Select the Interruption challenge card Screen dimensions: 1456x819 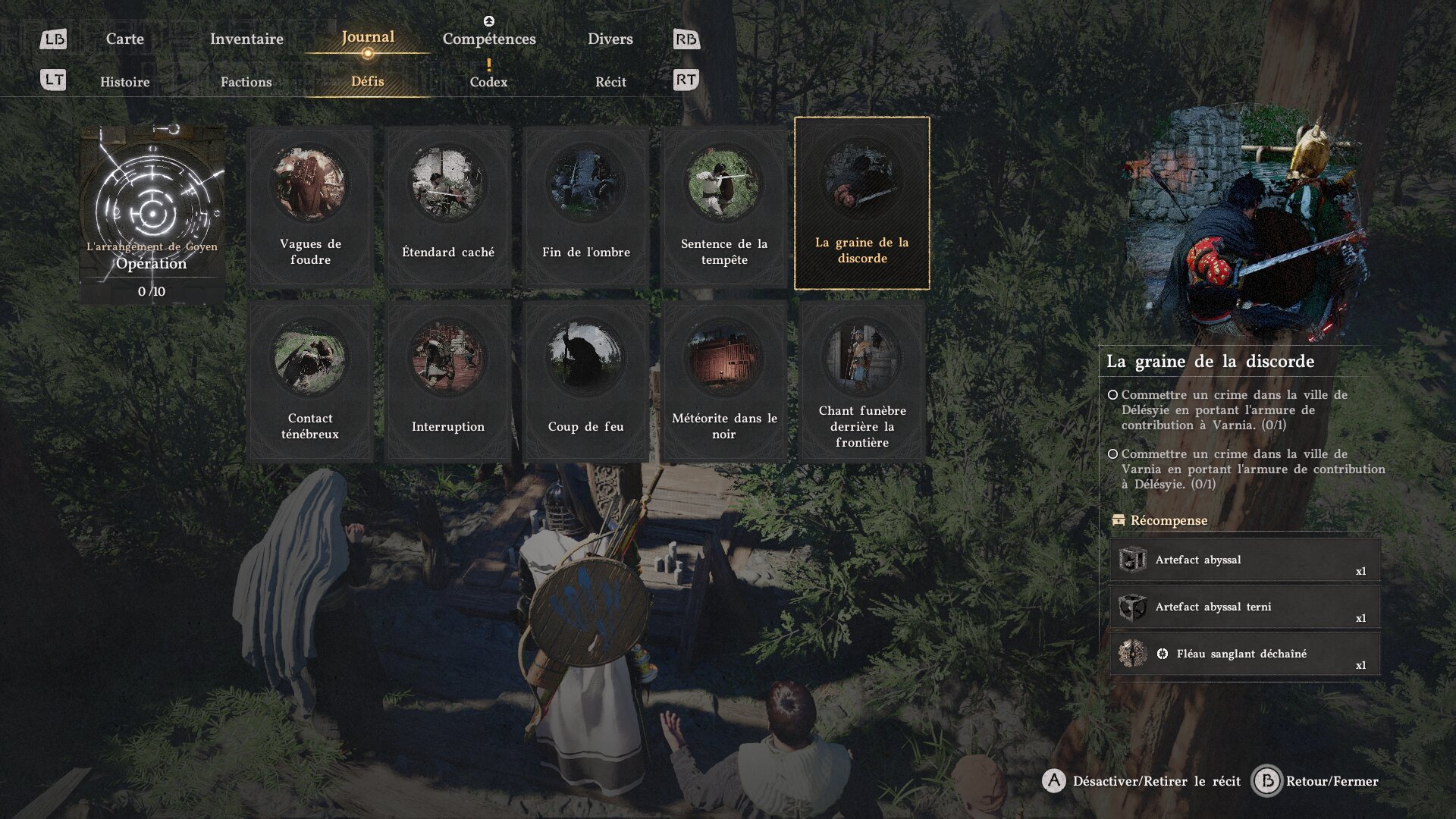coord(448,381)
